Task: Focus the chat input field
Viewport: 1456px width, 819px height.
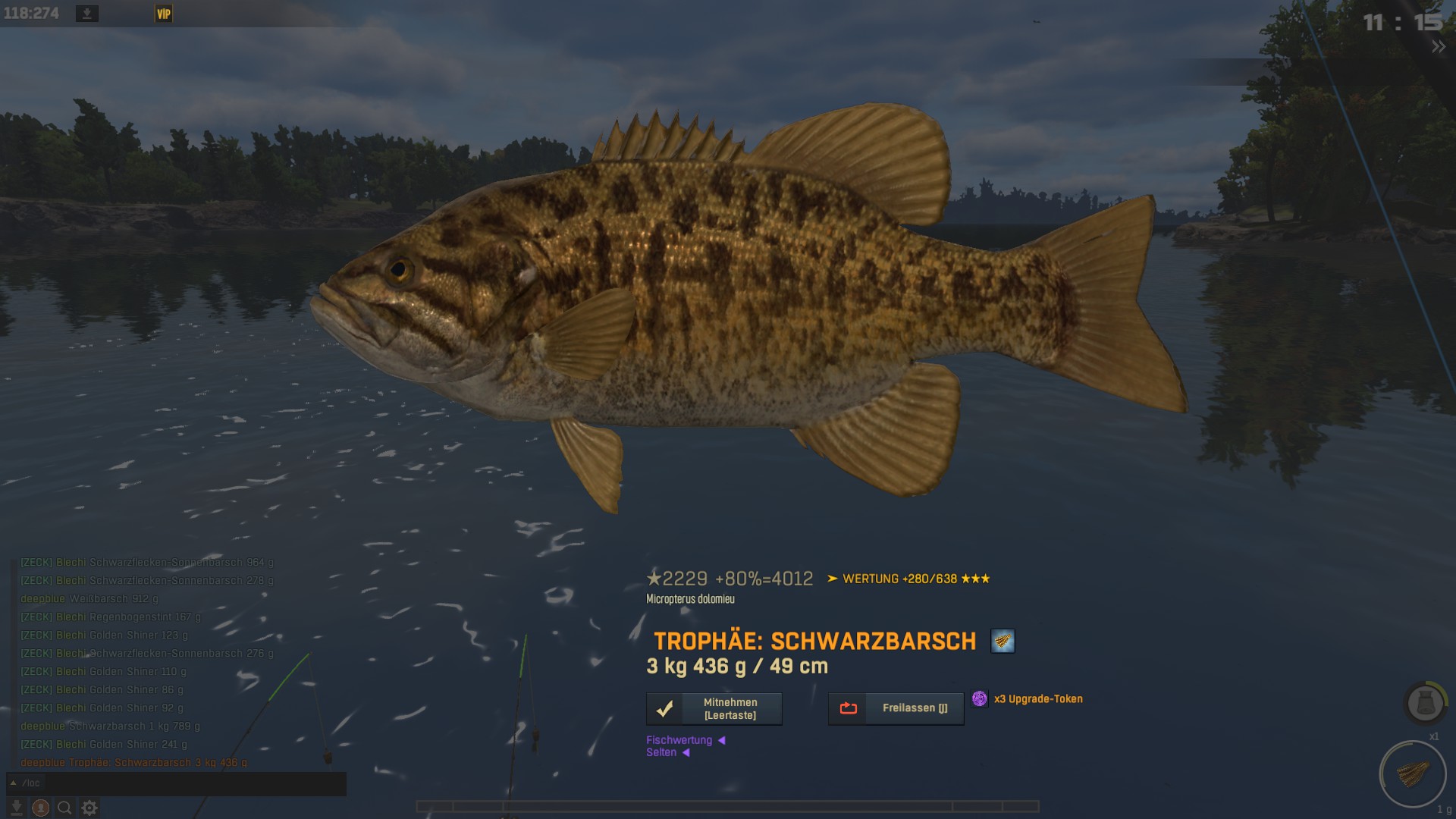Action: [x=190, y=783]
